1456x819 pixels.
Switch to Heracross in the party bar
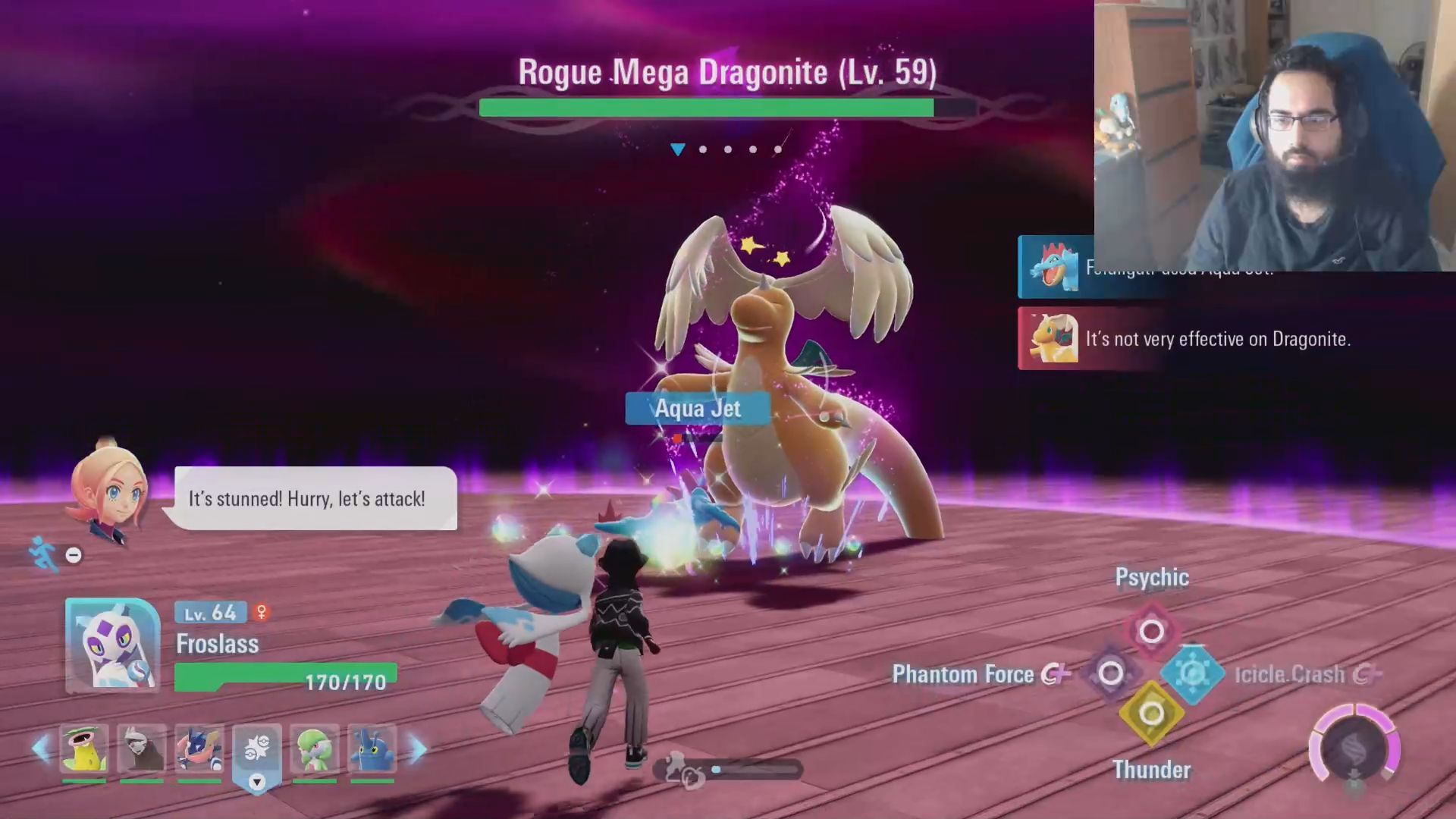click(x=372, y=748)
